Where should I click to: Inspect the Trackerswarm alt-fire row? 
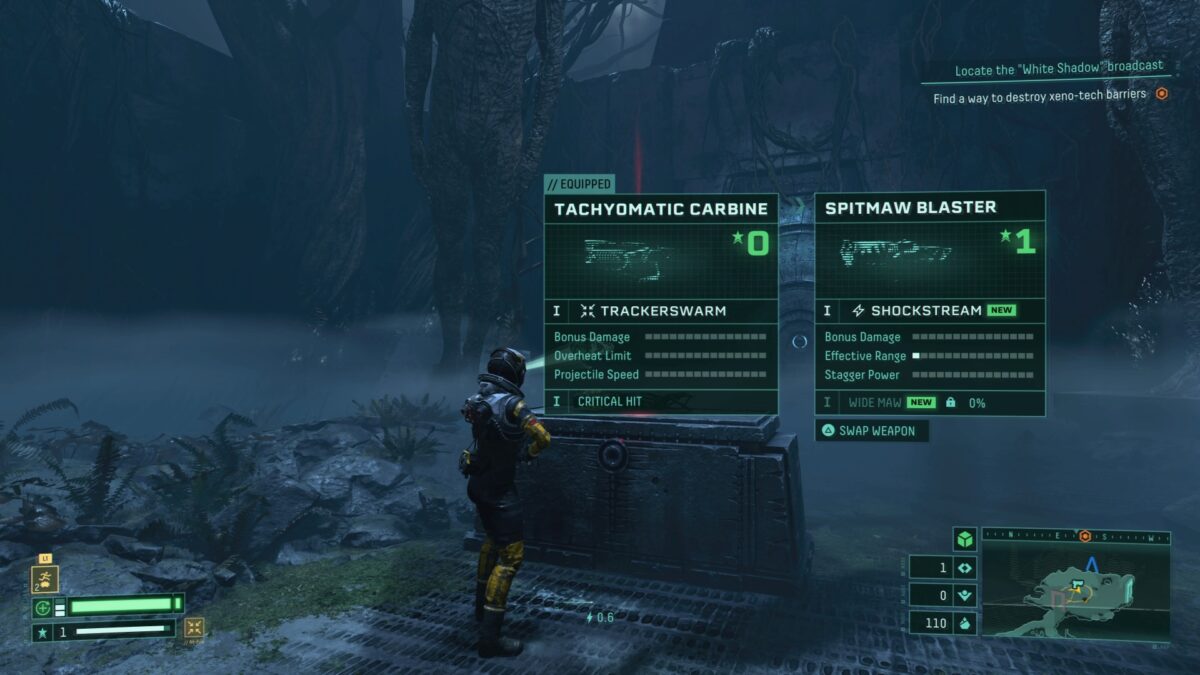[661, 311]
